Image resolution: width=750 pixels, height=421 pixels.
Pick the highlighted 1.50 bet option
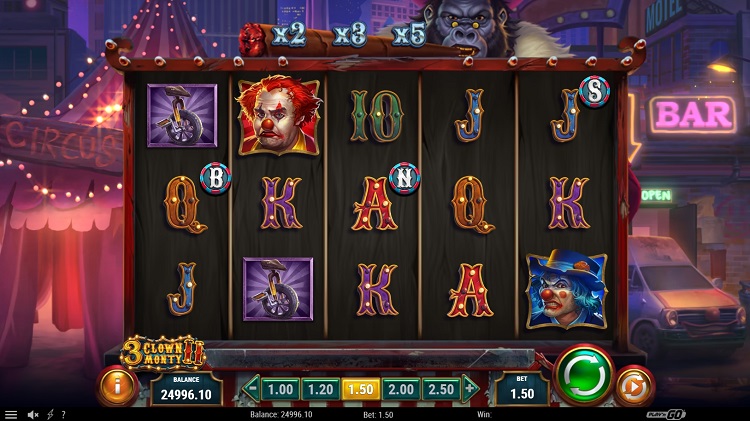point(358,389)
